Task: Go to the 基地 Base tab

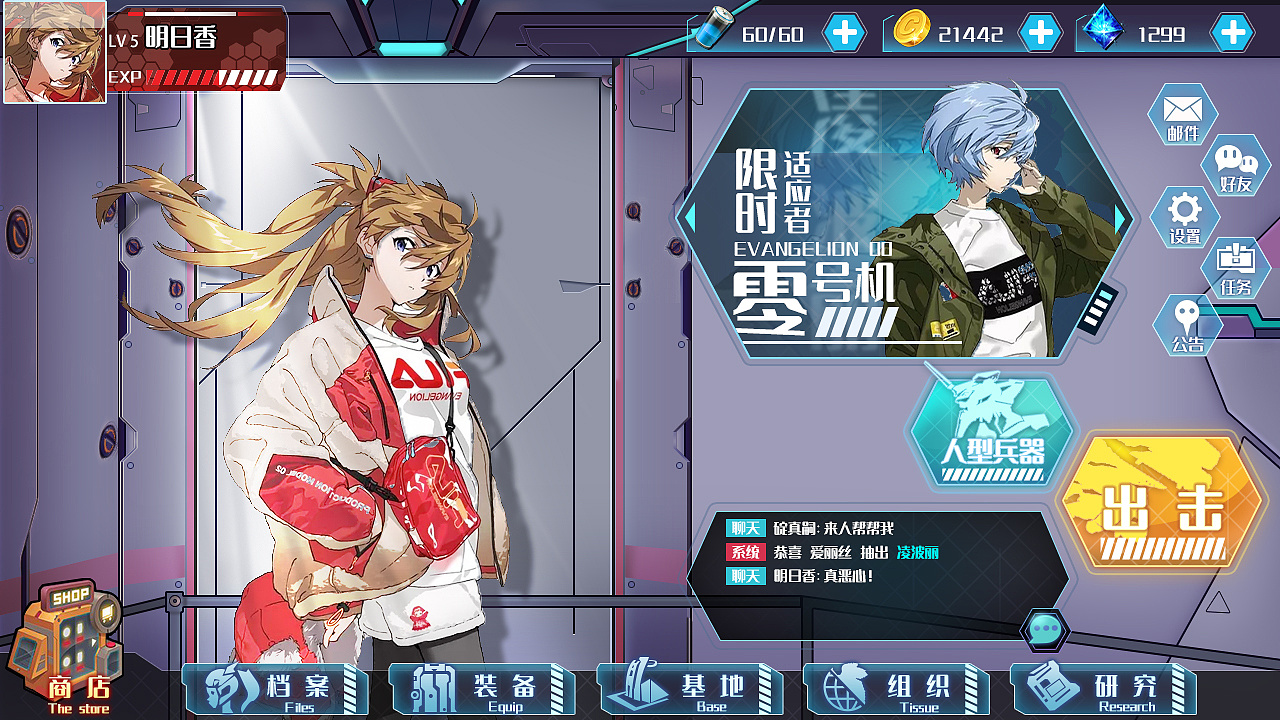Action: point(690,689)
